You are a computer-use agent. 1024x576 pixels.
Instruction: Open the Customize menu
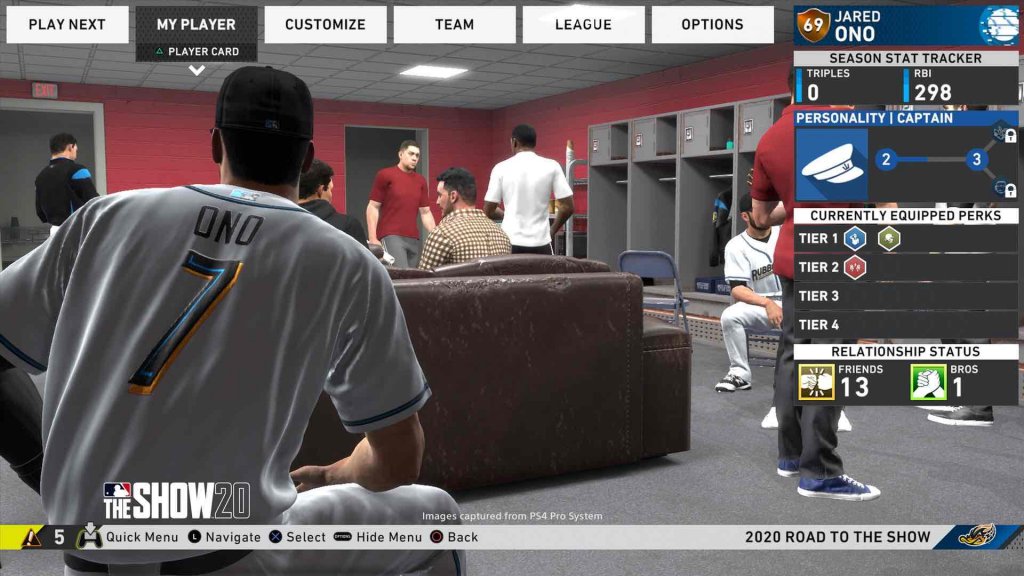pyautogui.click(x=325, y=24)
